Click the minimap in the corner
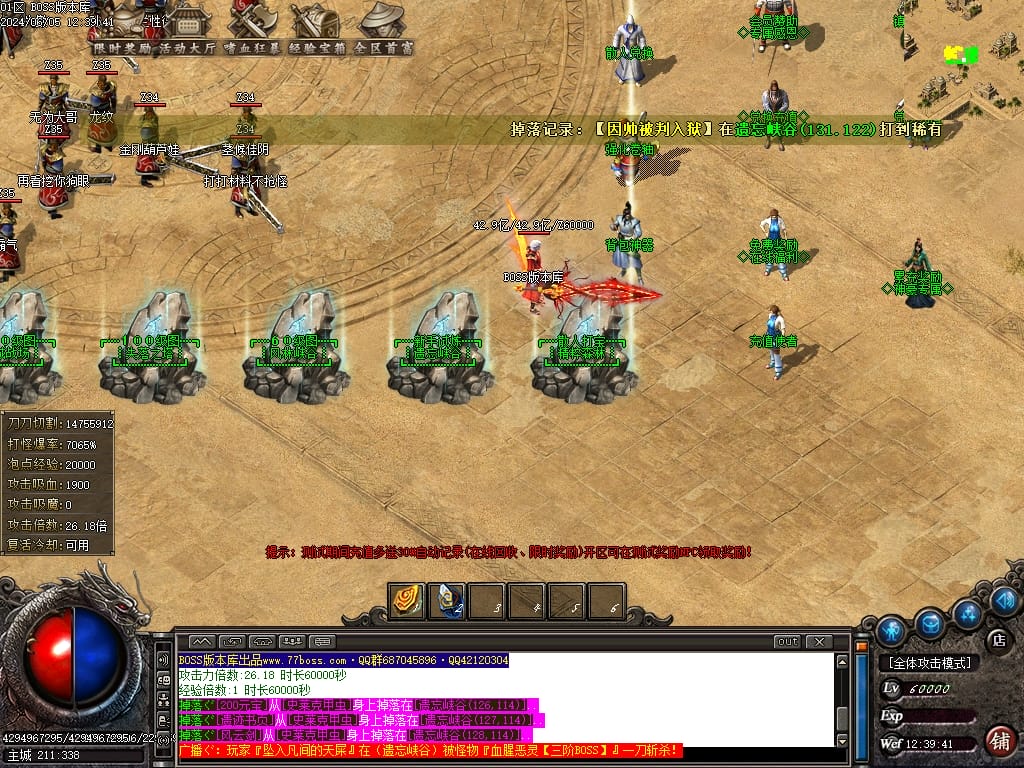The image size is (1024, 768). 964,55
